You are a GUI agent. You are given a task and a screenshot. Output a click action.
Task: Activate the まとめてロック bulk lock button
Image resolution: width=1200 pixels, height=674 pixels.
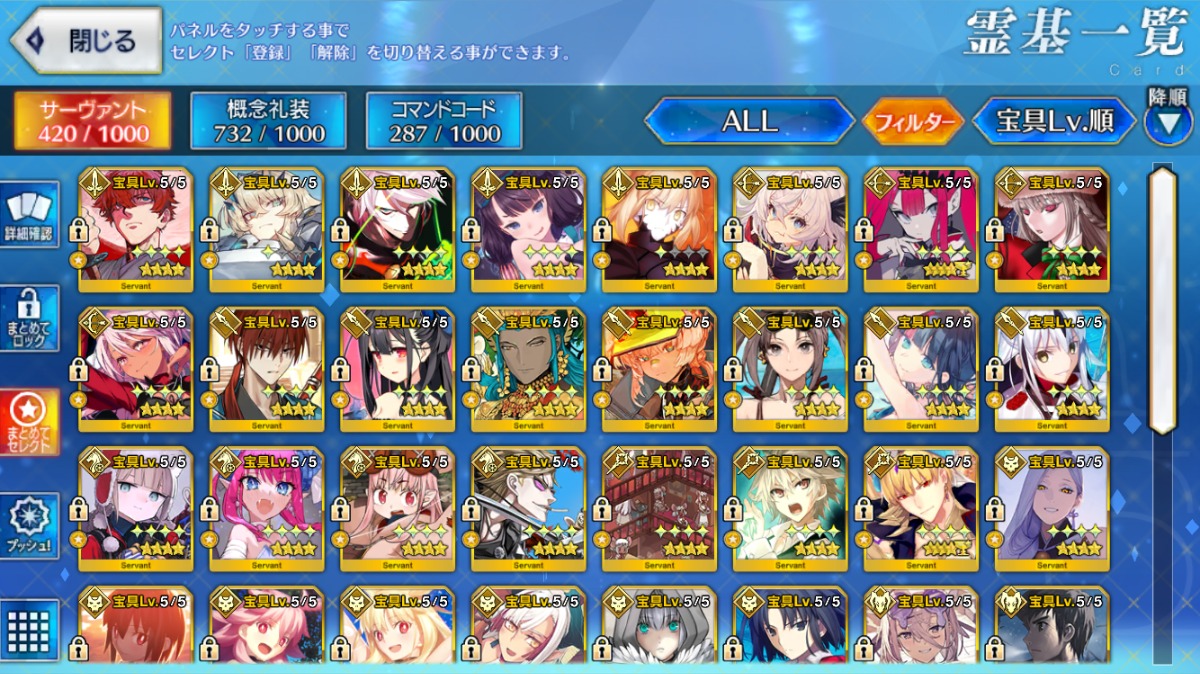[30, 319]
